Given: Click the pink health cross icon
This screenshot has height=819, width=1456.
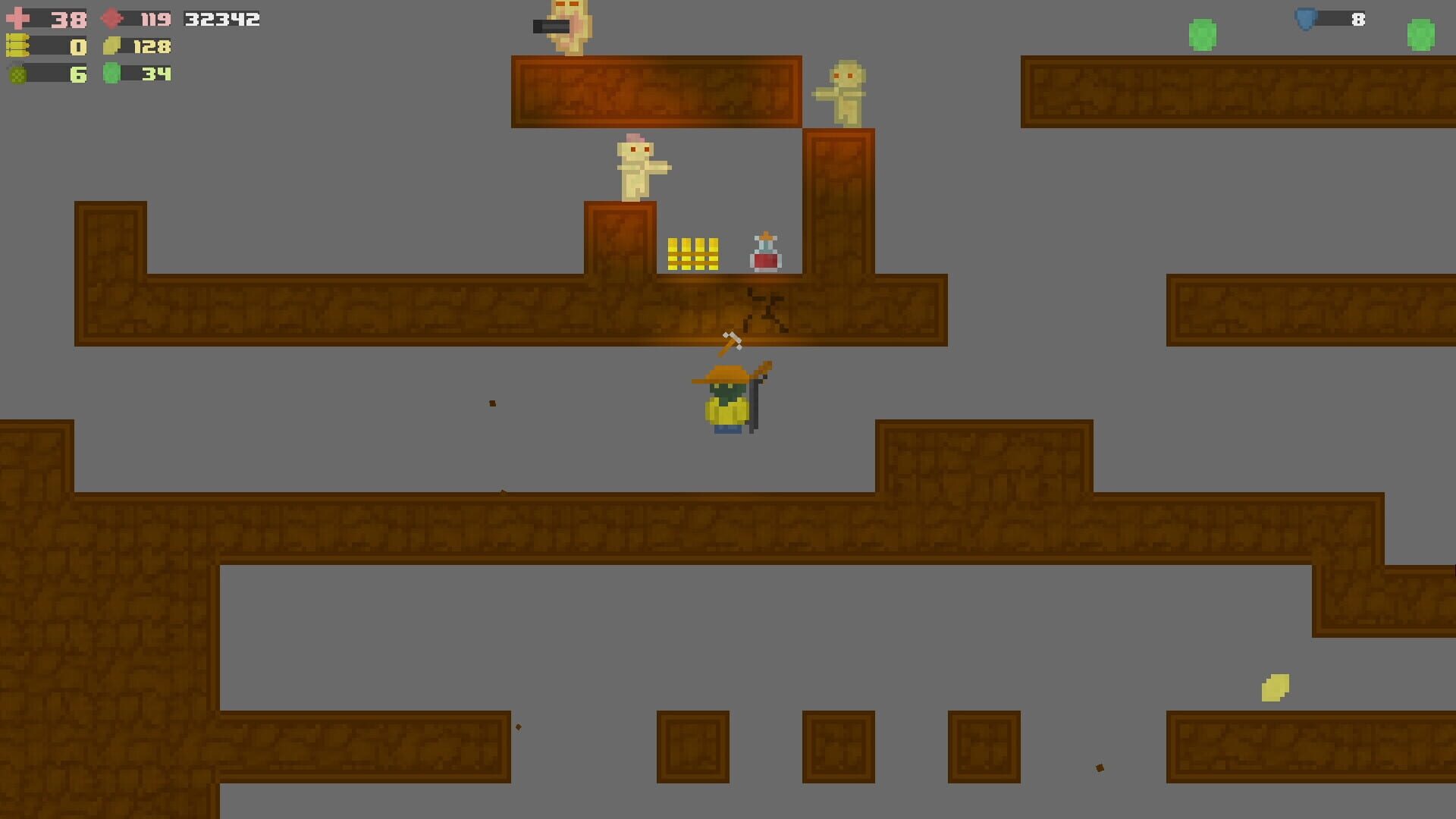Looking at the screenshot, I should [19, 18].
